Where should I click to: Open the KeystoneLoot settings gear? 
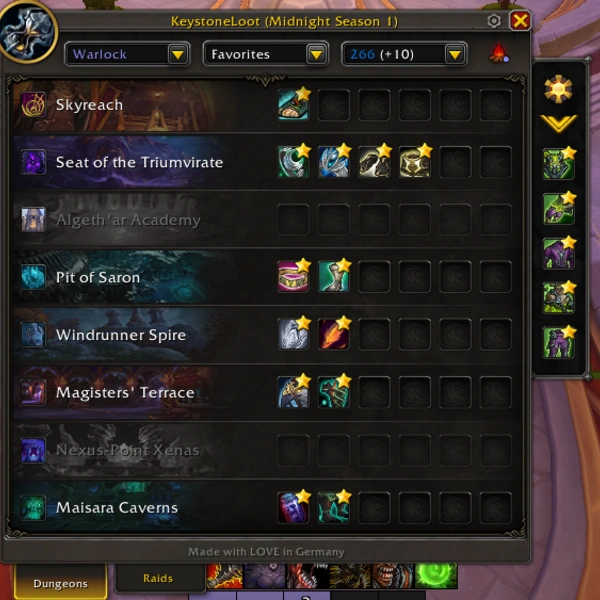tap(494, 20)
